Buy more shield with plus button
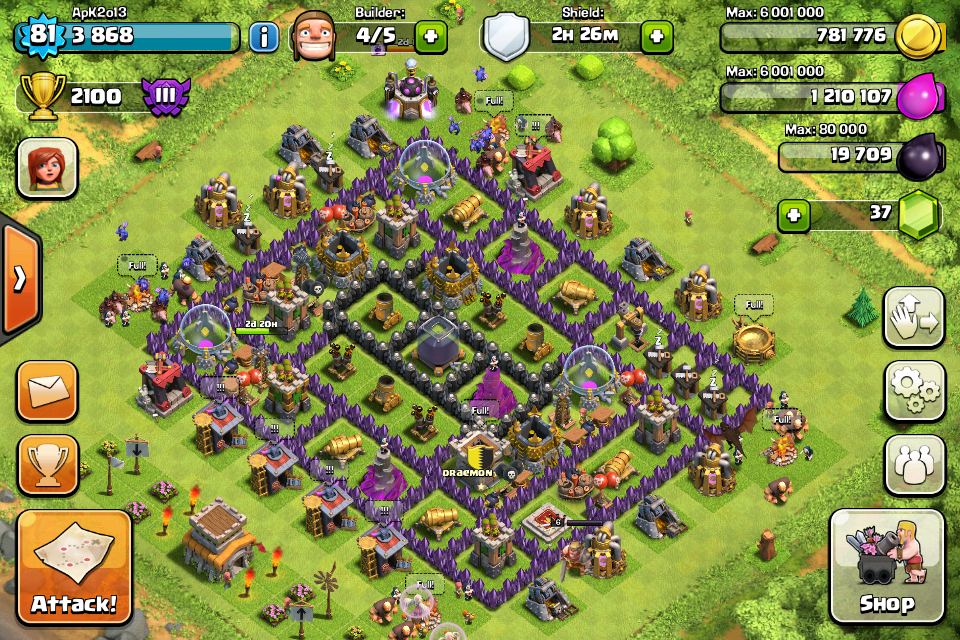Image resolution: width=960 pixels, height=640 pixels. pyautogui.click(x=657, y=38)
